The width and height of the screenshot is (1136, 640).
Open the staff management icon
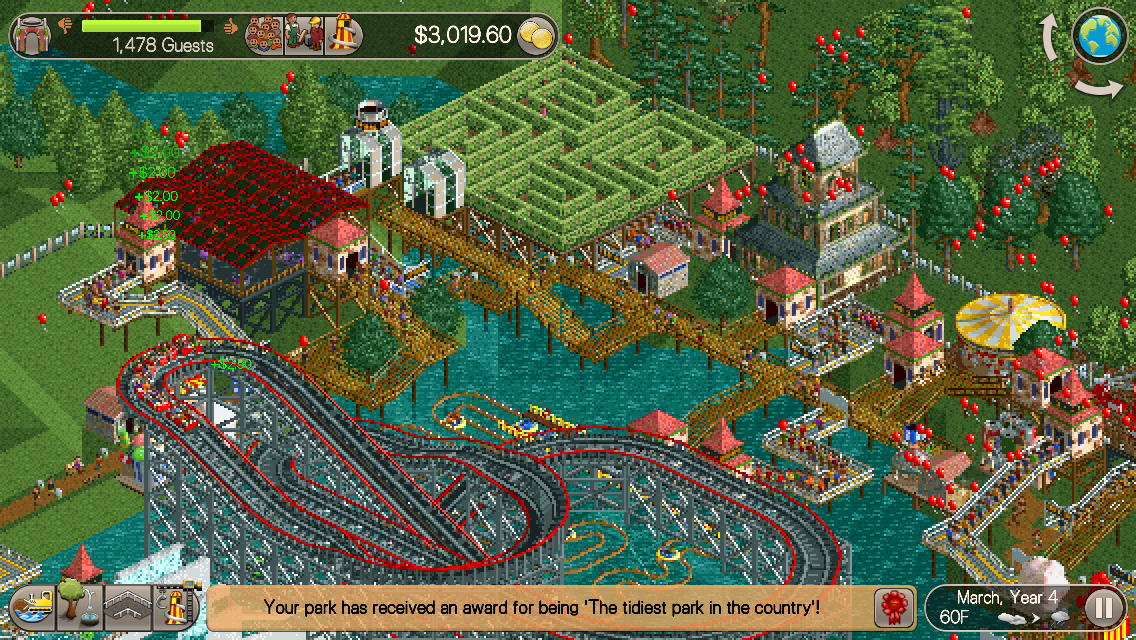point(303,36)
